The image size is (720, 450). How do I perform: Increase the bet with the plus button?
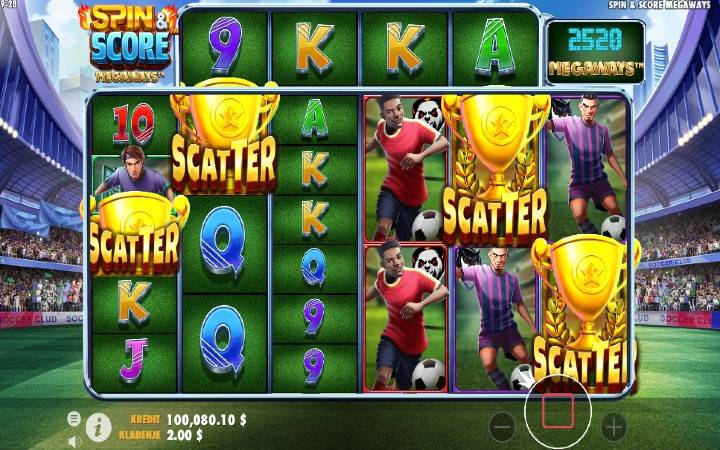tap(613, 428)
